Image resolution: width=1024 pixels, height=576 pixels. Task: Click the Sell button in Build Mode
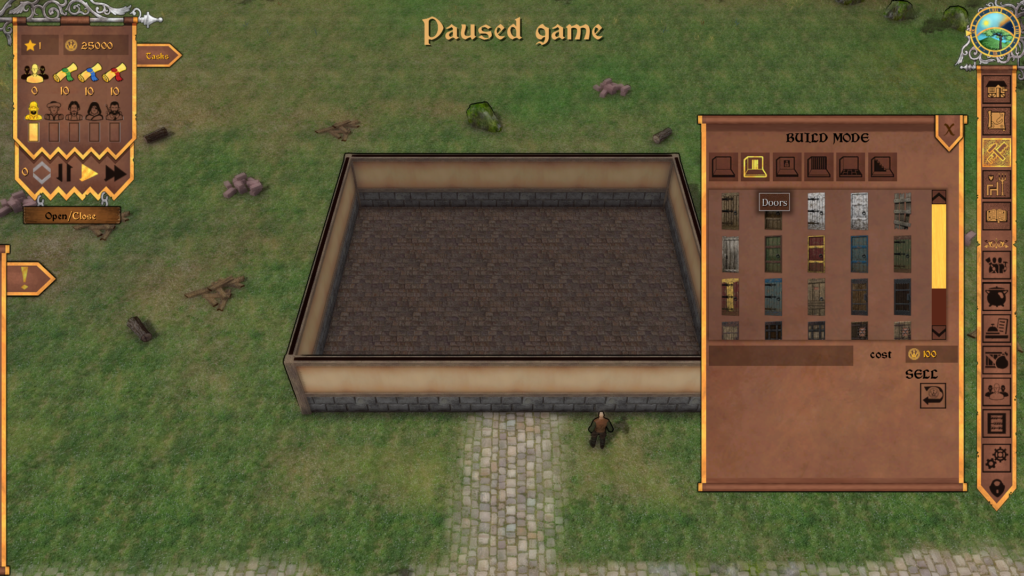pyautogui.click(x=932, y=395)
